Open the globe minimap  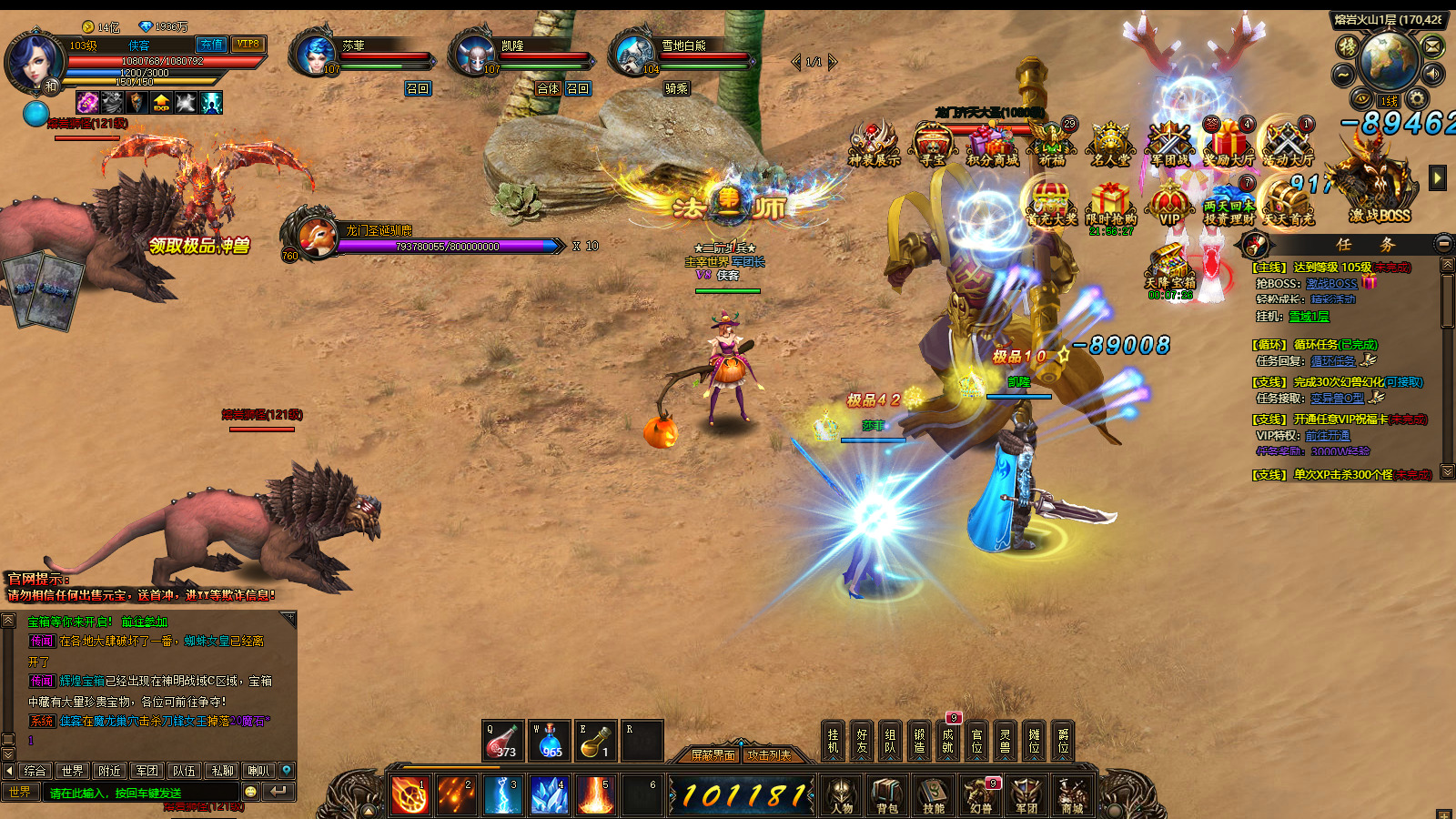pyautogui.click(x=1389, y=60)
